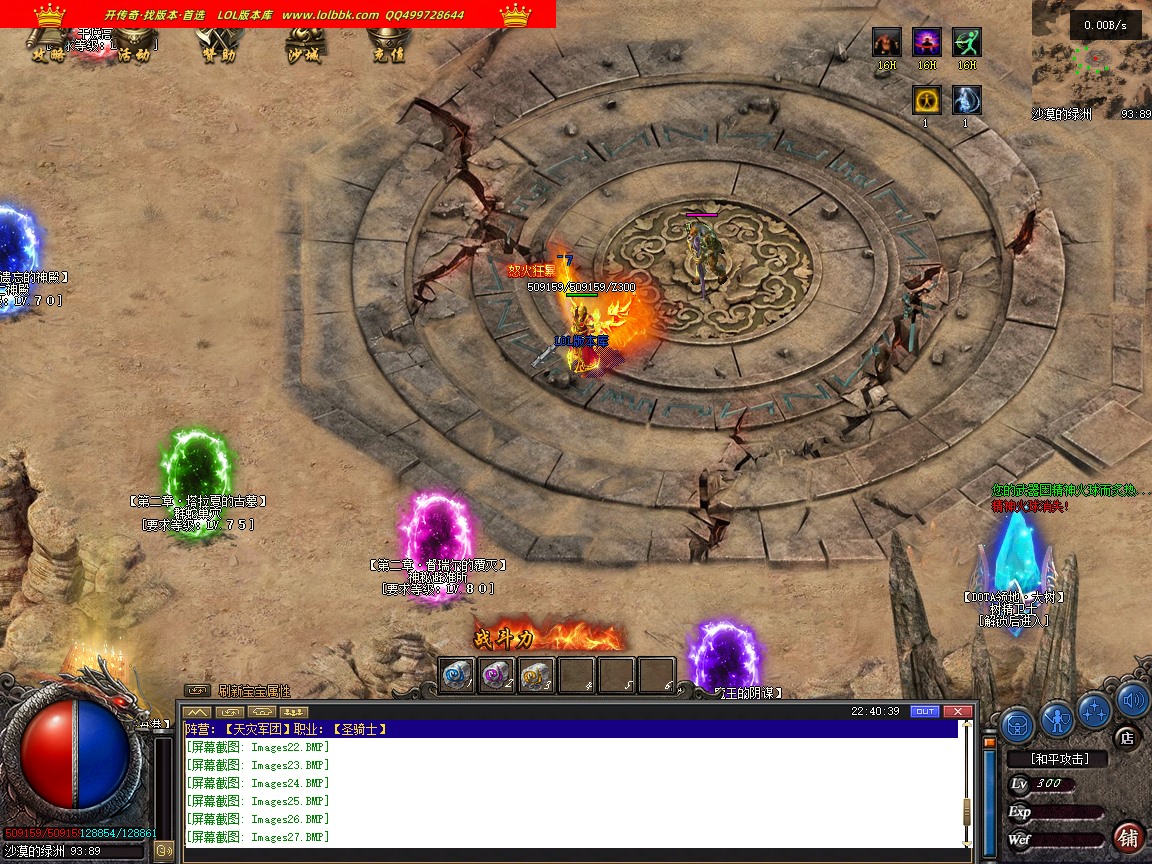This screenshot has height=864, width=1152.
Task: Toggle sound with the speaker button
Action: pos(1132,700)
